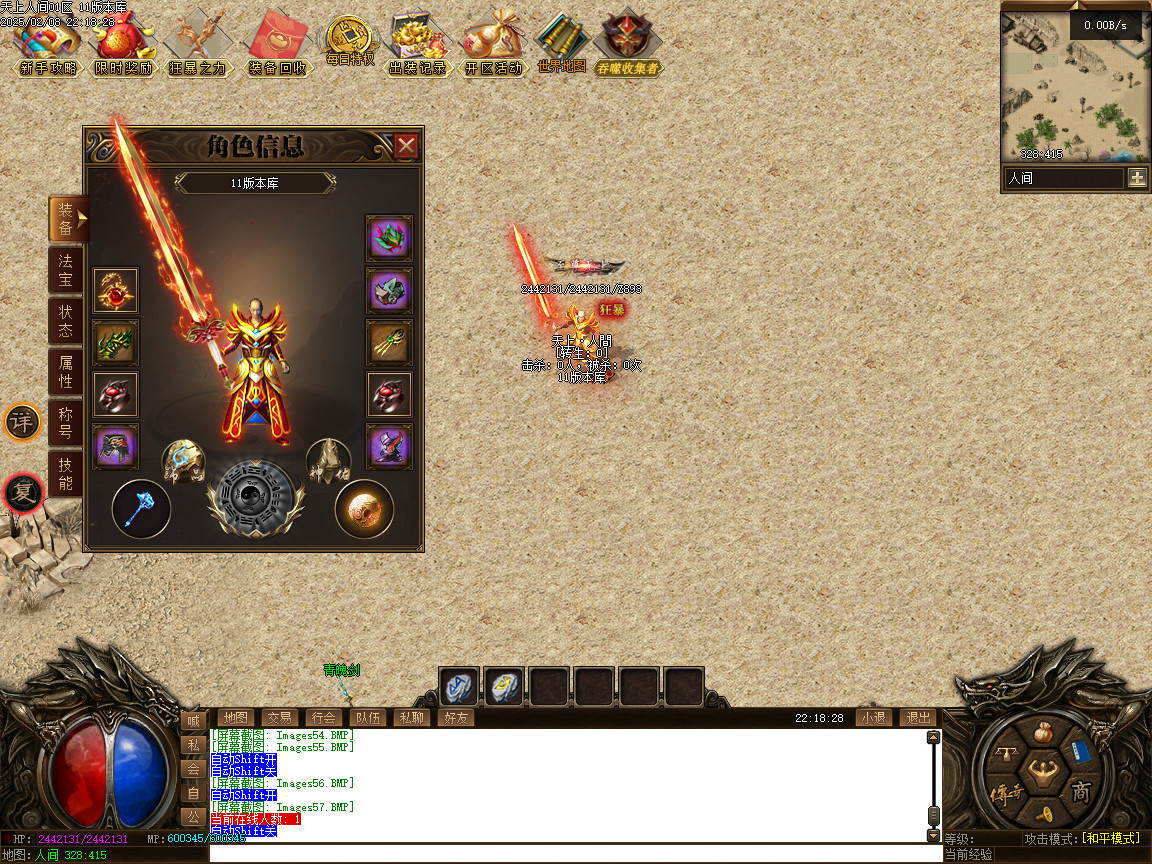Open the 世界地图 world map scroll

click(561, 44)
